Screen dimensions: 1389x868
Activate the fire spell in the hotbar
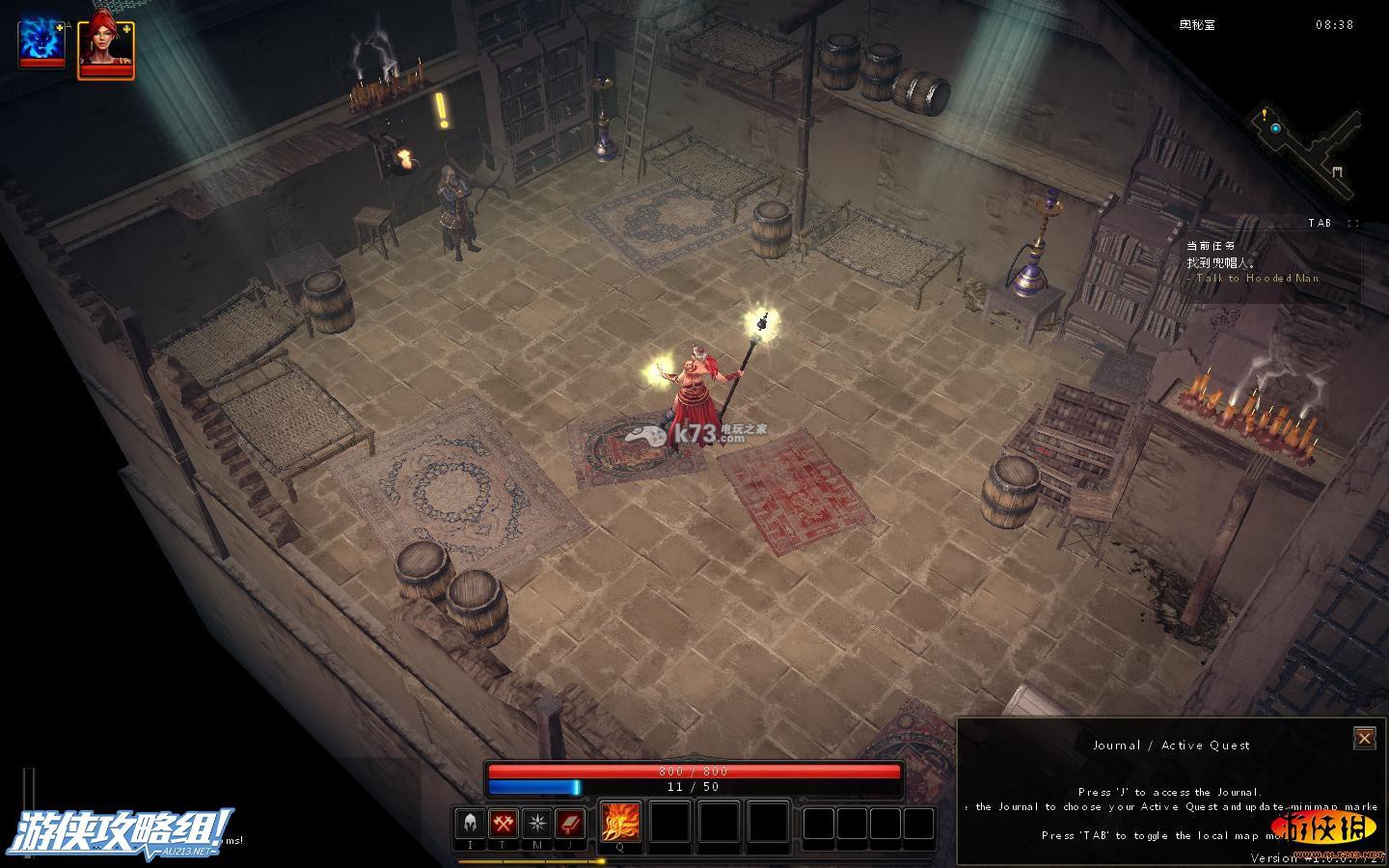click(620, 823)
